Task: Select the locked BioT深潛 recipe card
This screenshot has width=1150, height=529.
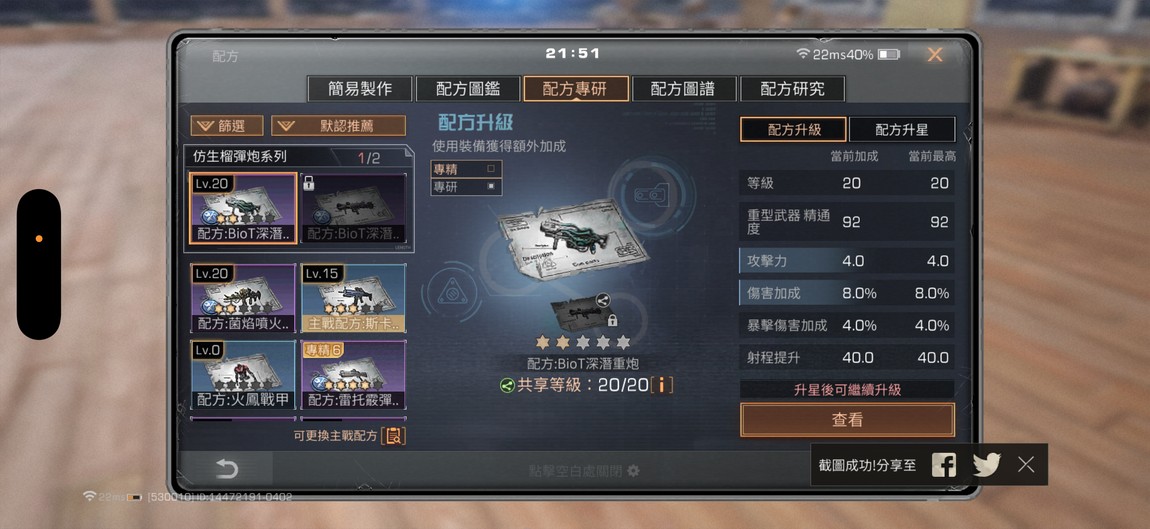Action: (353, 208)
